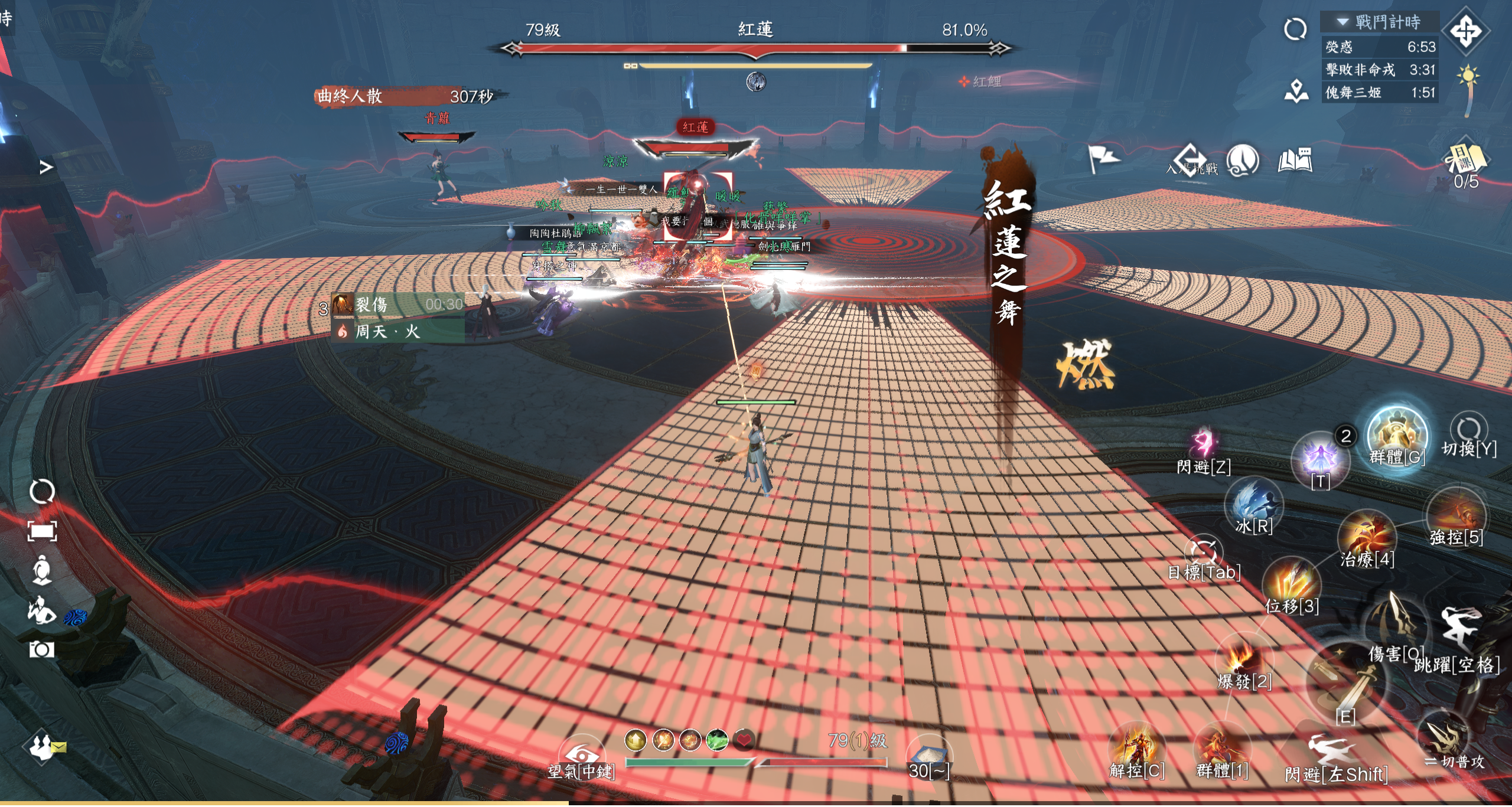Click the white flag icon

pyautogui.click(x=1102, y=158)
